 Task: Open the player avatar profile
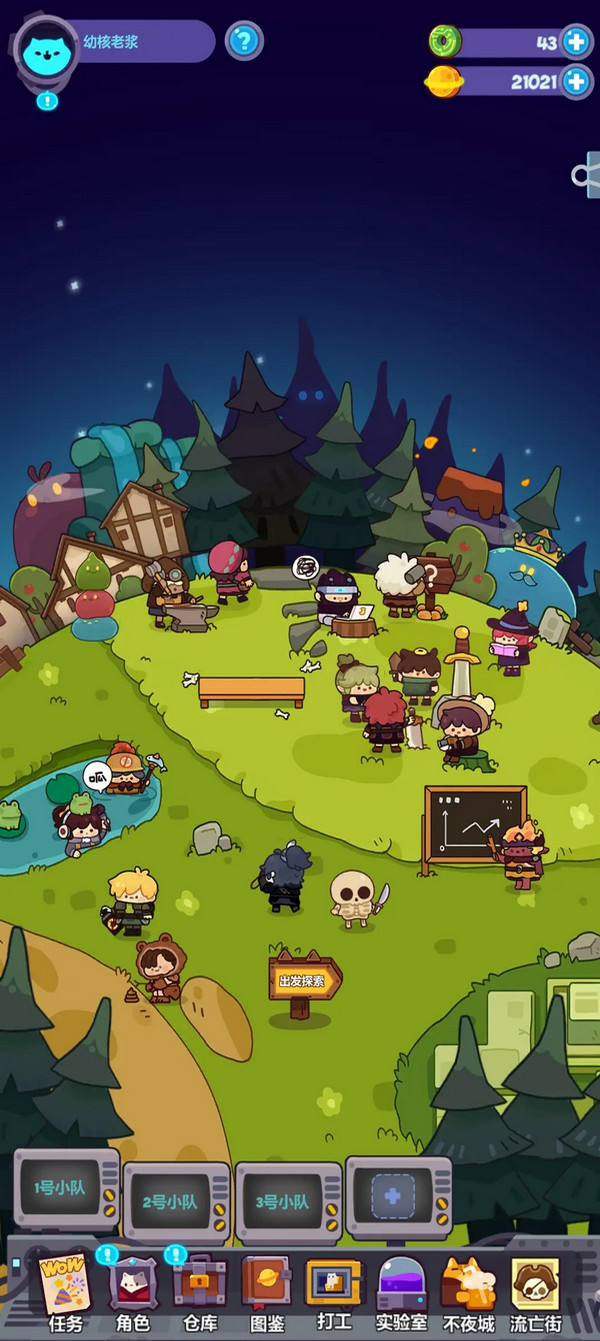tap(46, 50)
